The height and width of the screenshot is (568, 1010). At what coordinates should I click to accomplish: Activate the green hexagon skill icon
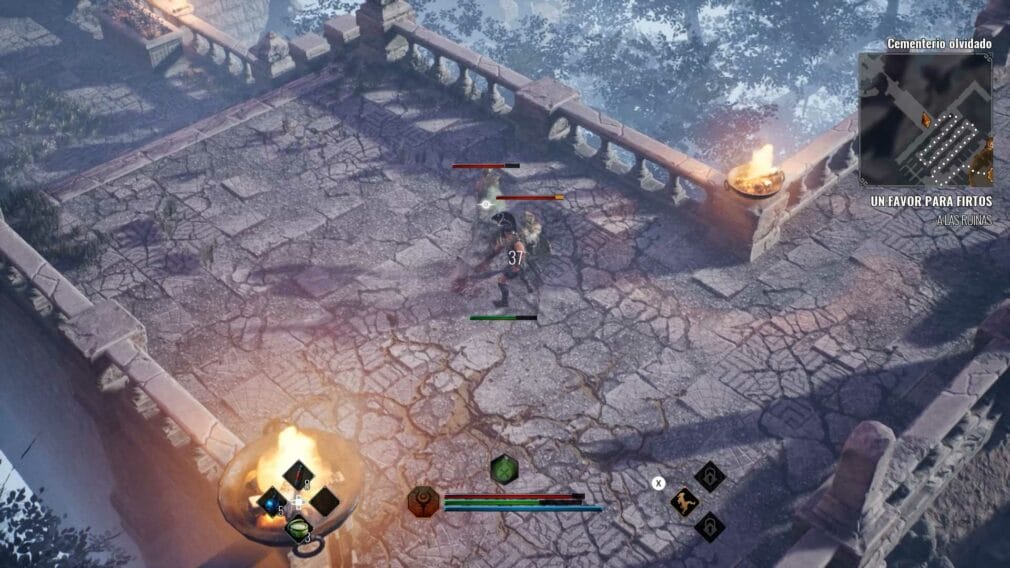click(x=505, y=468)
